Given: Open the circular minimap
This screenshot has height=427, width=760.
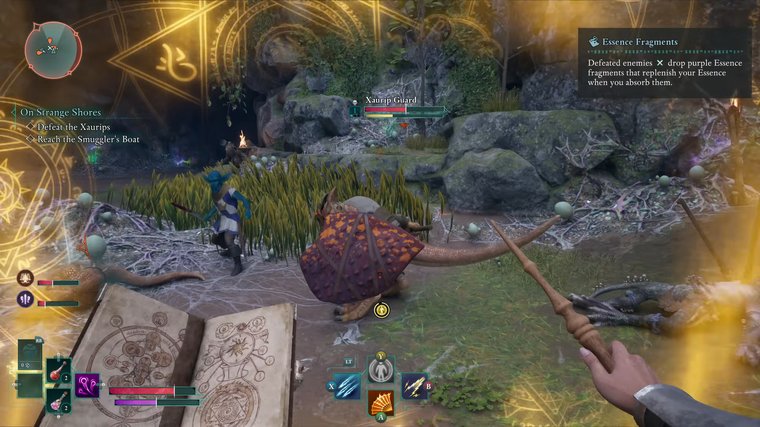Looking at the screenshot, I should (x=52, y=49).
